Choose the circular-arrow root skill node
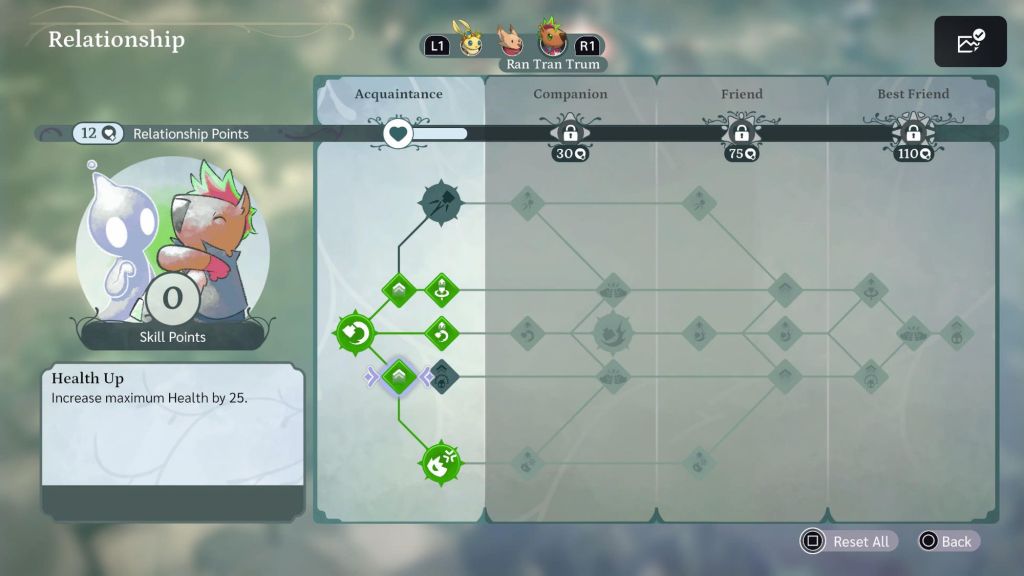The width and height of the screenshot is (1024, 576). [x=356, y=333]
